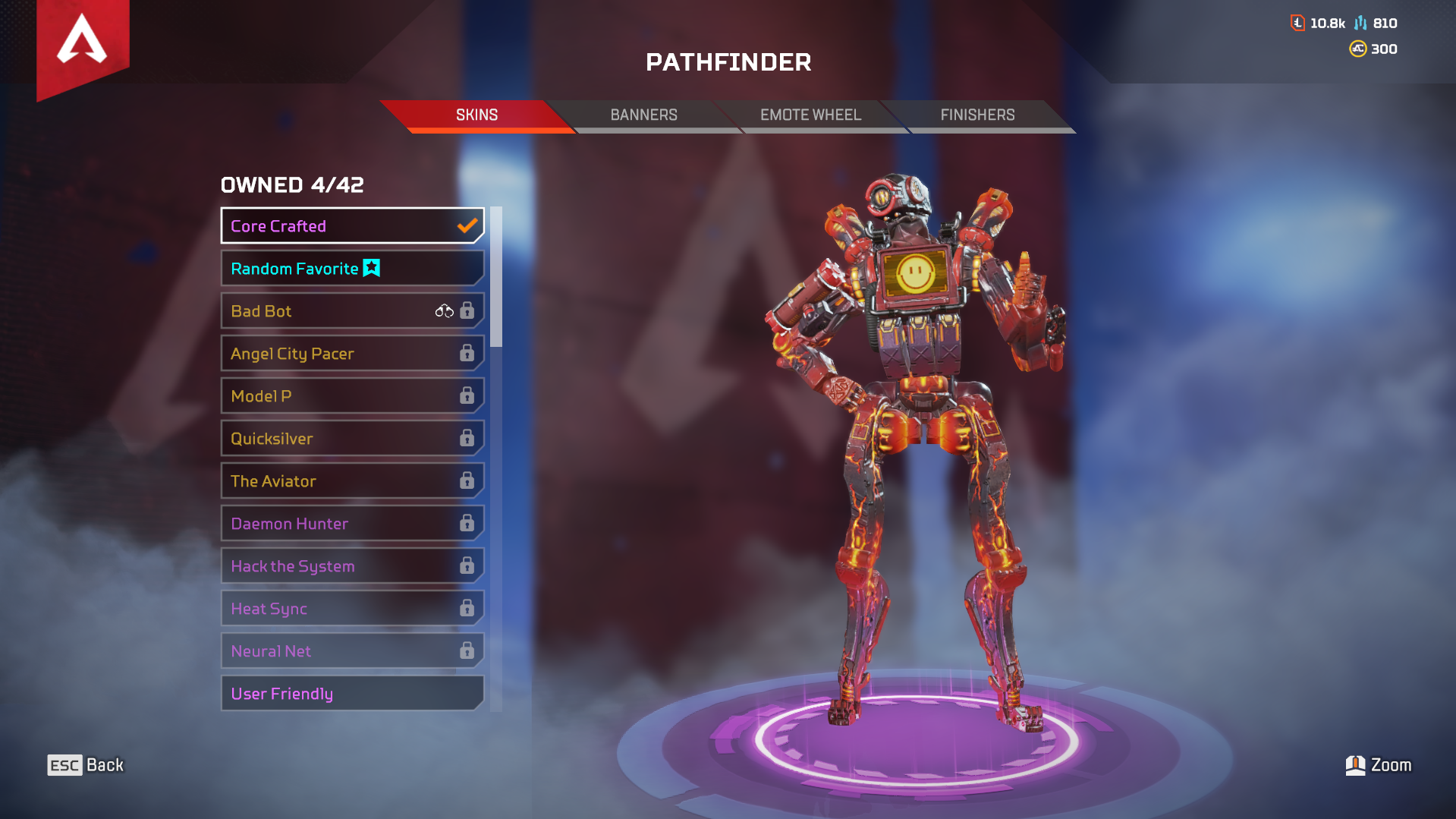
Task: Click the ESC Back button
Action: click(83, 765)
